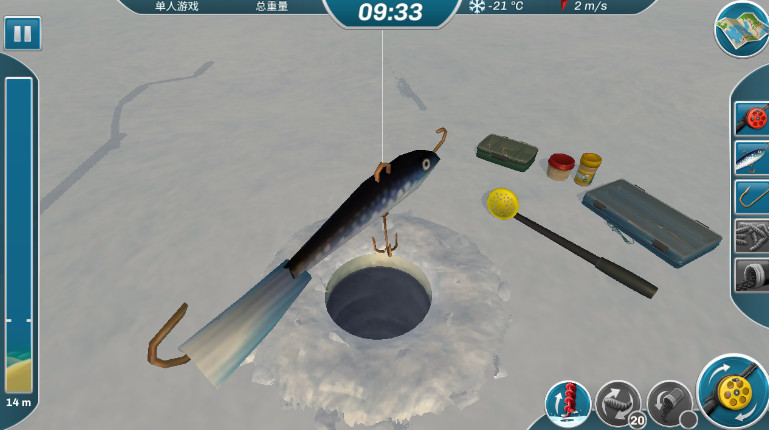Select the fishing hook slot

(x=751, y=196)
